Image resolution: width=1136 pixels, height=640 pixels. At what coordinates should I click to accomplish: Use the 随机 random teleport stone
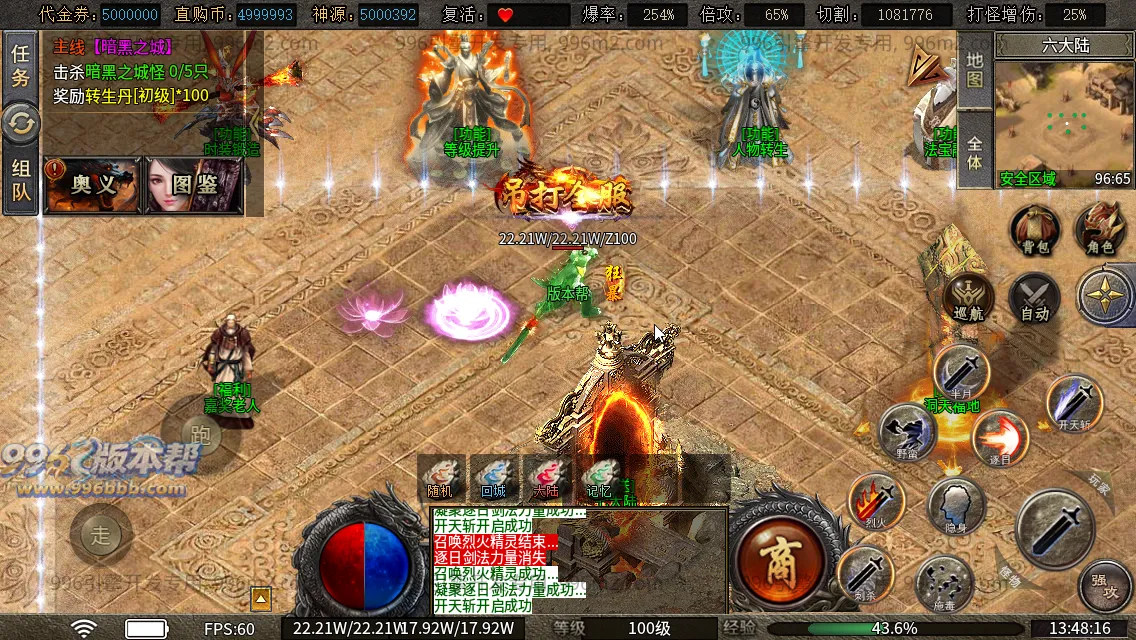(x=441, y=478)
